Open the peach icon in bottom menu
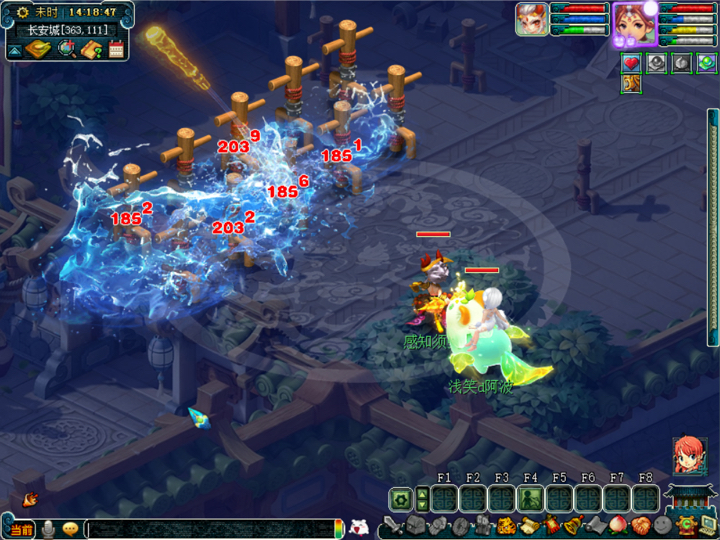 [x=618, y=525]
